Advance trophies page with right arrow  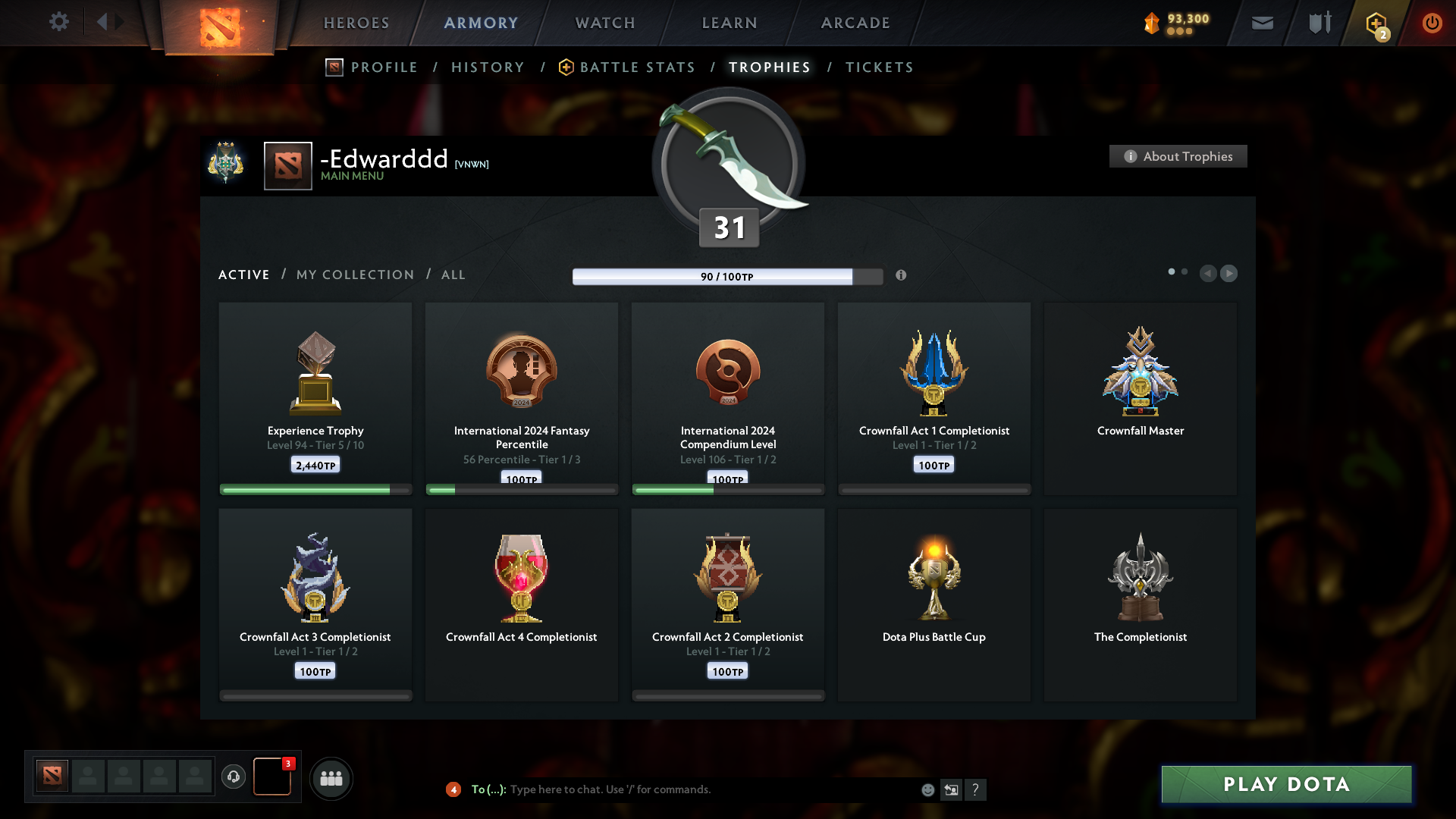coord(1229,273)
